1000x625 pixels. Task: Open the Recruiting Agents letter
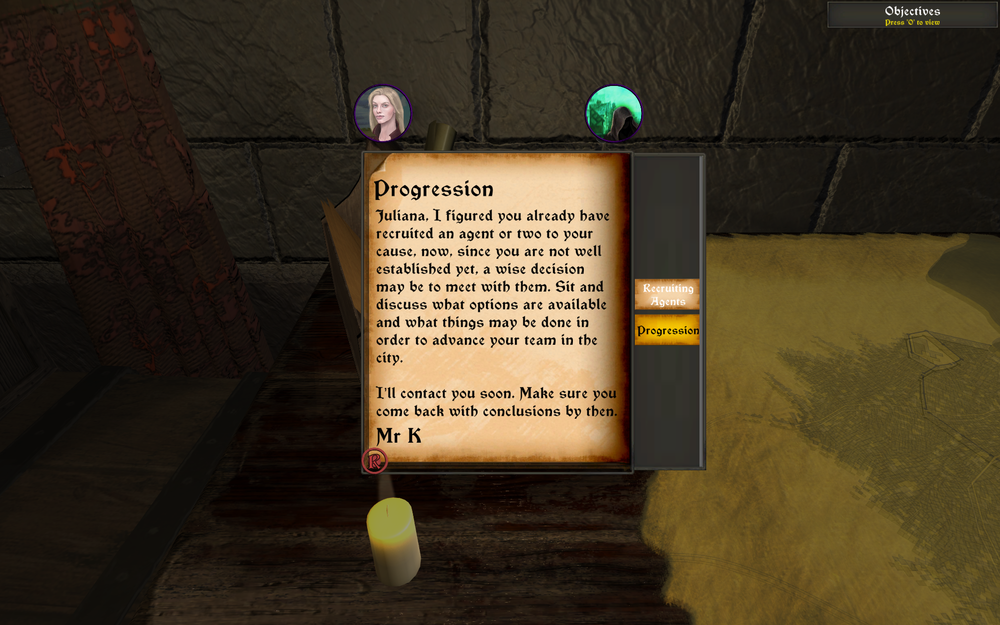coord(667,294)
